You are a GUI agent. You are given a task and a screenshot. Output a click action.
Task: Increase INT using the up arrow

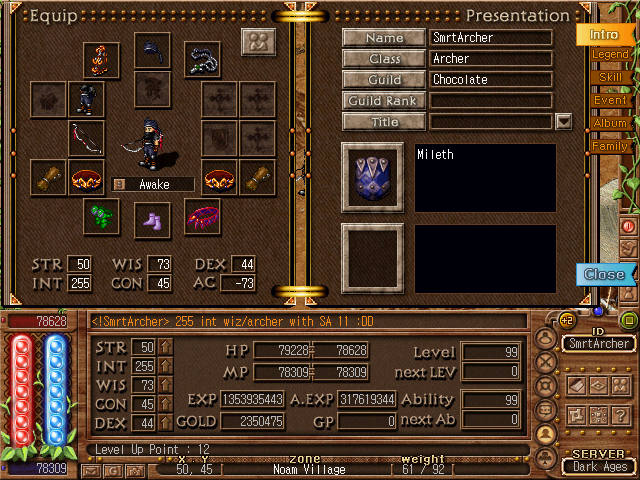[x=166, y=366]
